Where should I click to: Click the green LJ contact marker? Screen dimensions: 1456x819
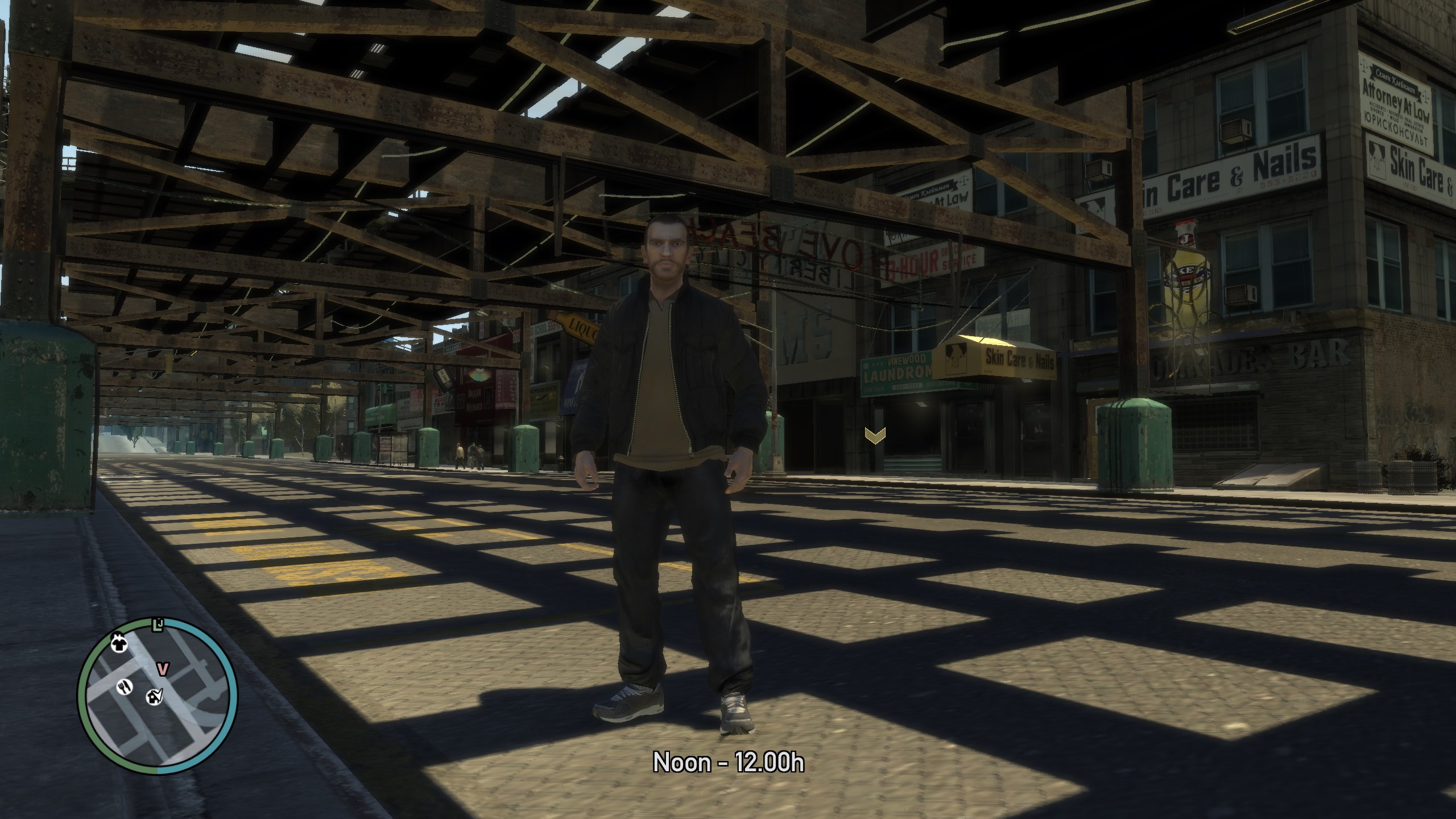pyautogui.click(x=158, y=626)
